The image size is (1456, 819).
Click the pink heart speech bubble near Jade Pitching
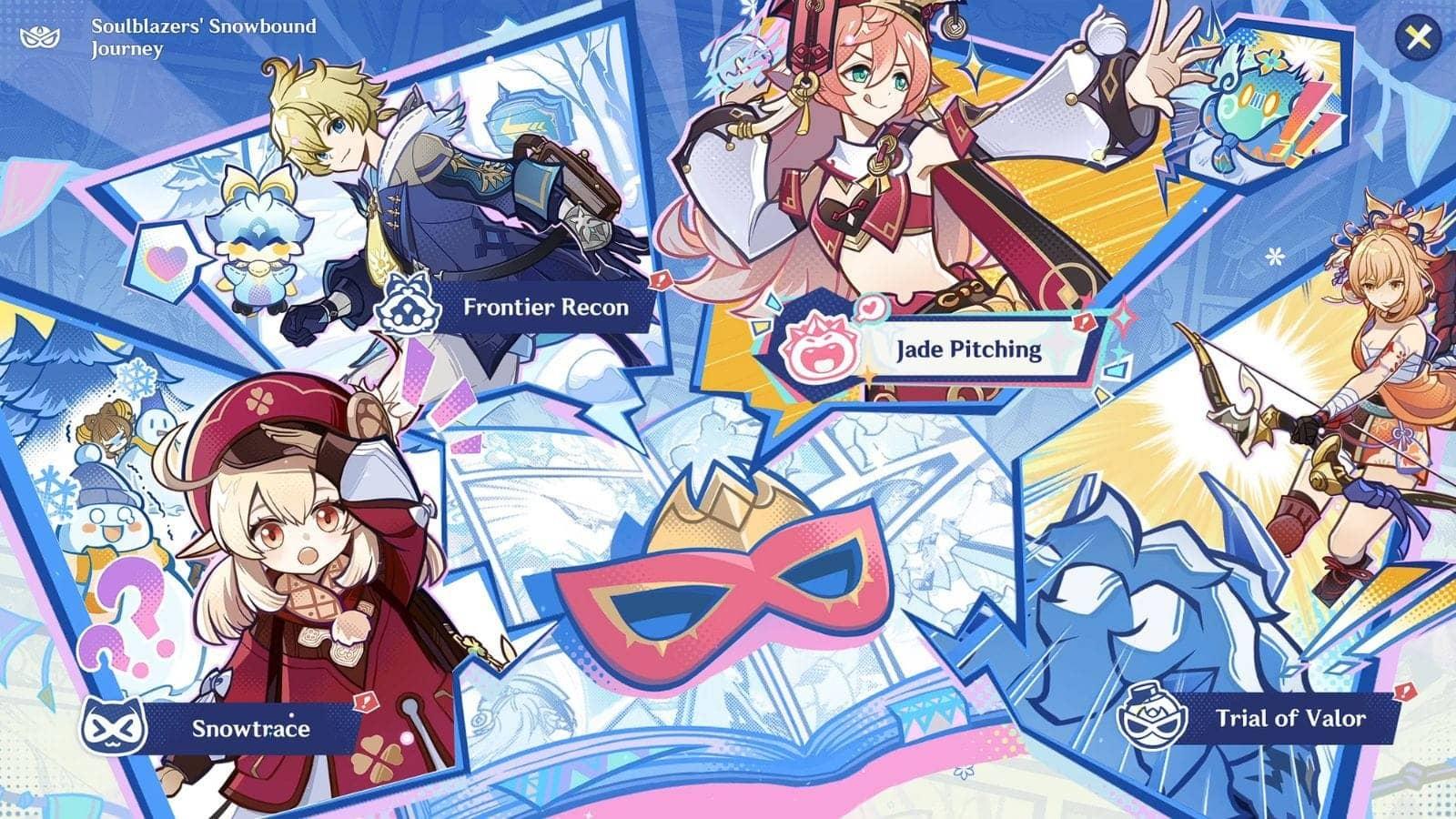point(871,308)
